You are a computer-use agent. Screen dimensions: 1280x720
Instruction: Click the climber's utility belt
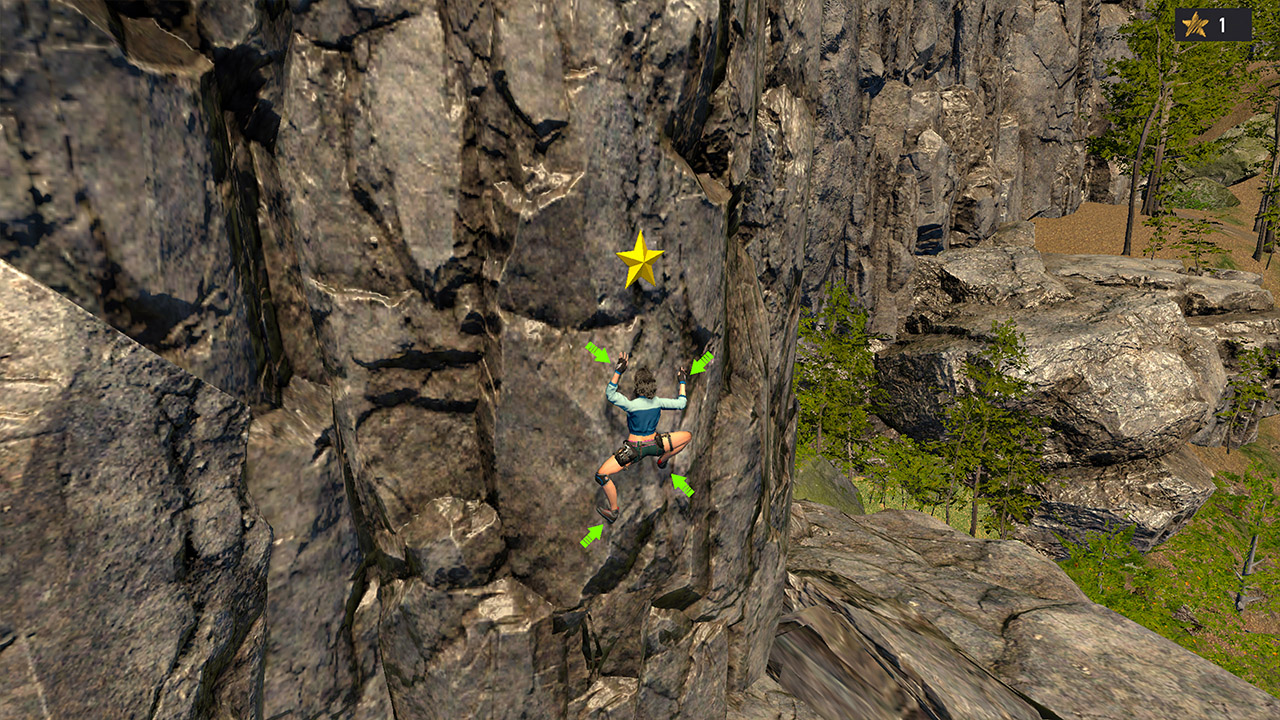640,440
